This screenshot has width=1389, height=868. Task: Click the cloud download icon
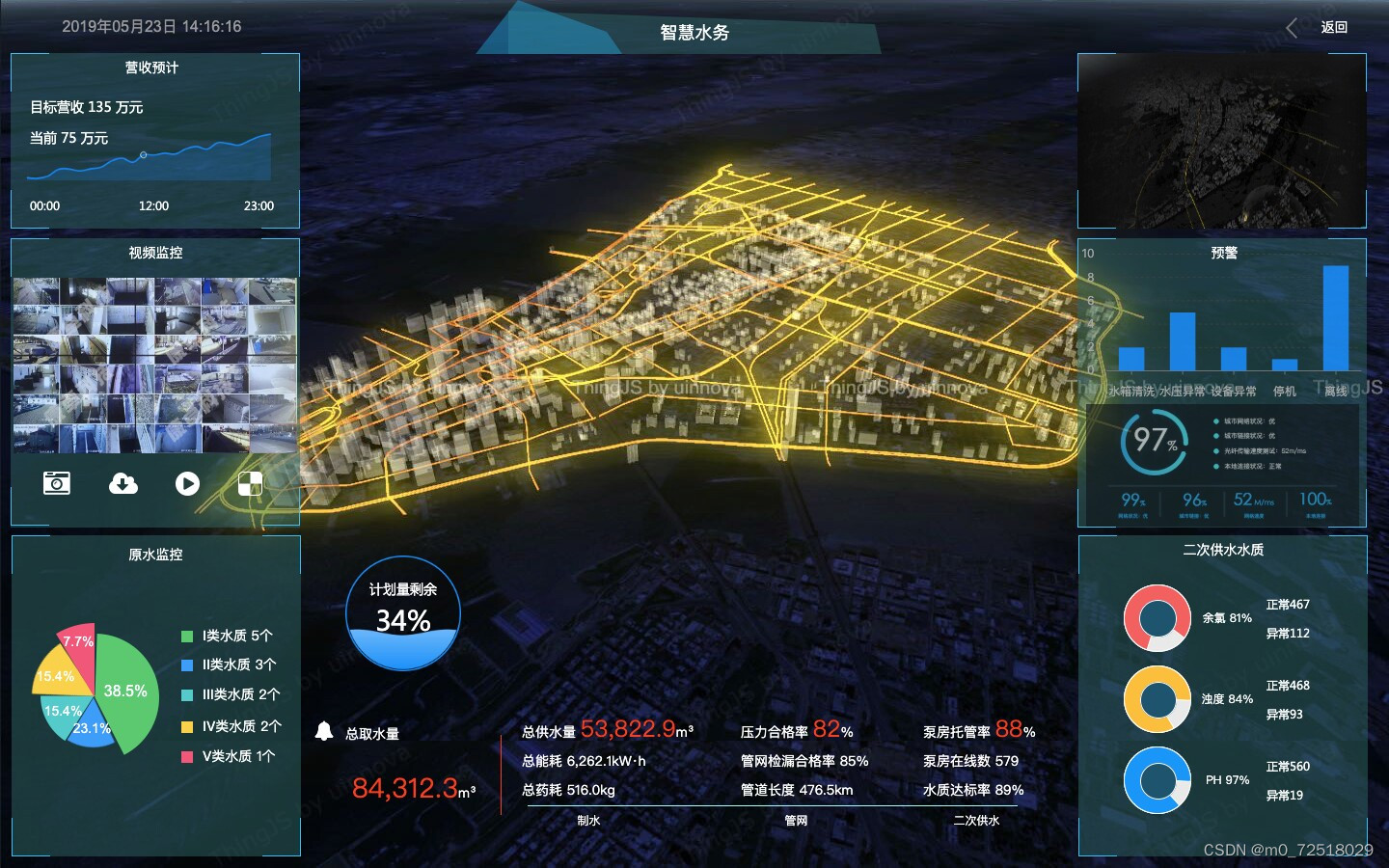[123, 482]
